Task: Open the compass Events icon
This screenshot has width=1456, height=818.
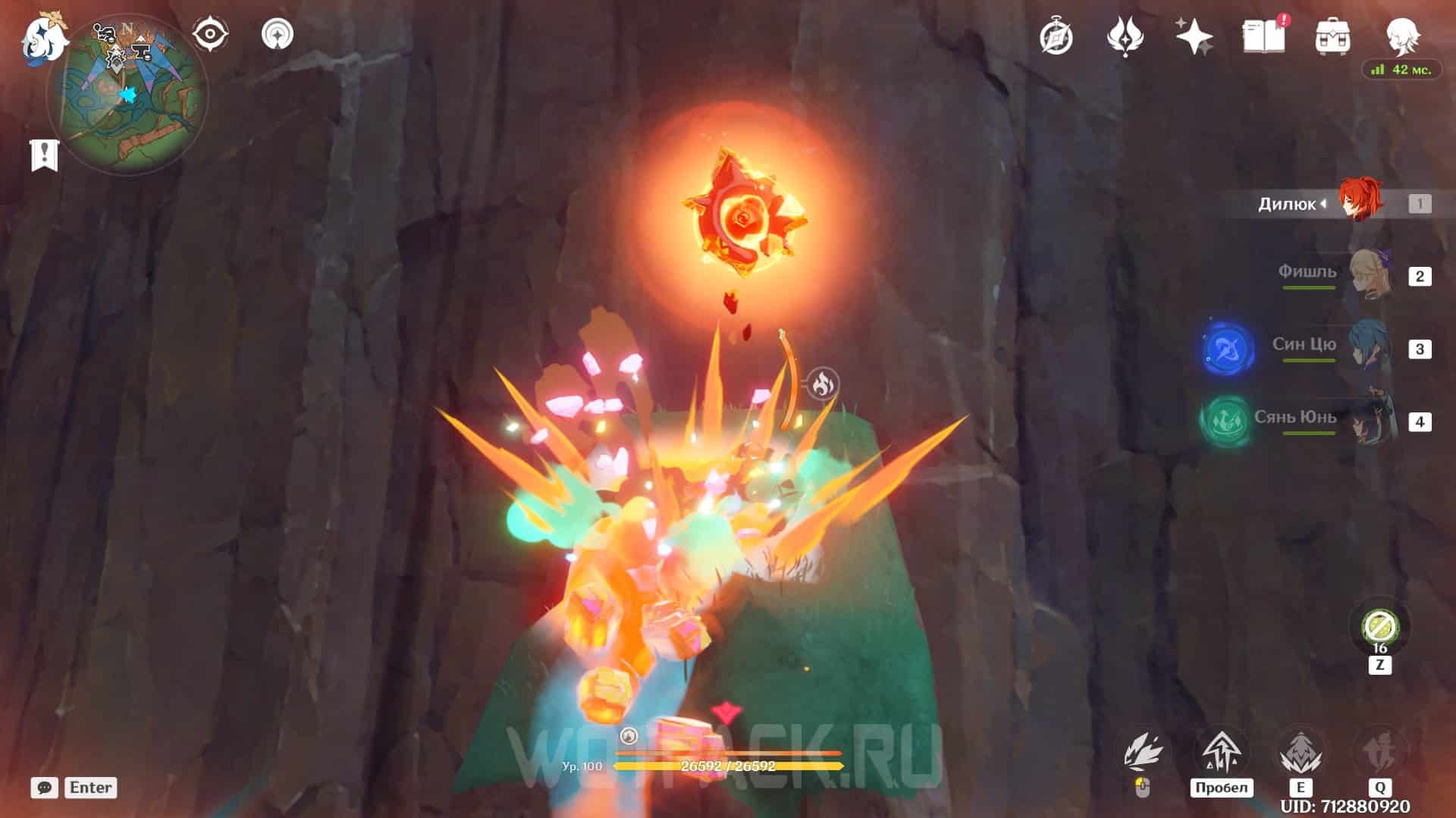Action: (1056, 36)
